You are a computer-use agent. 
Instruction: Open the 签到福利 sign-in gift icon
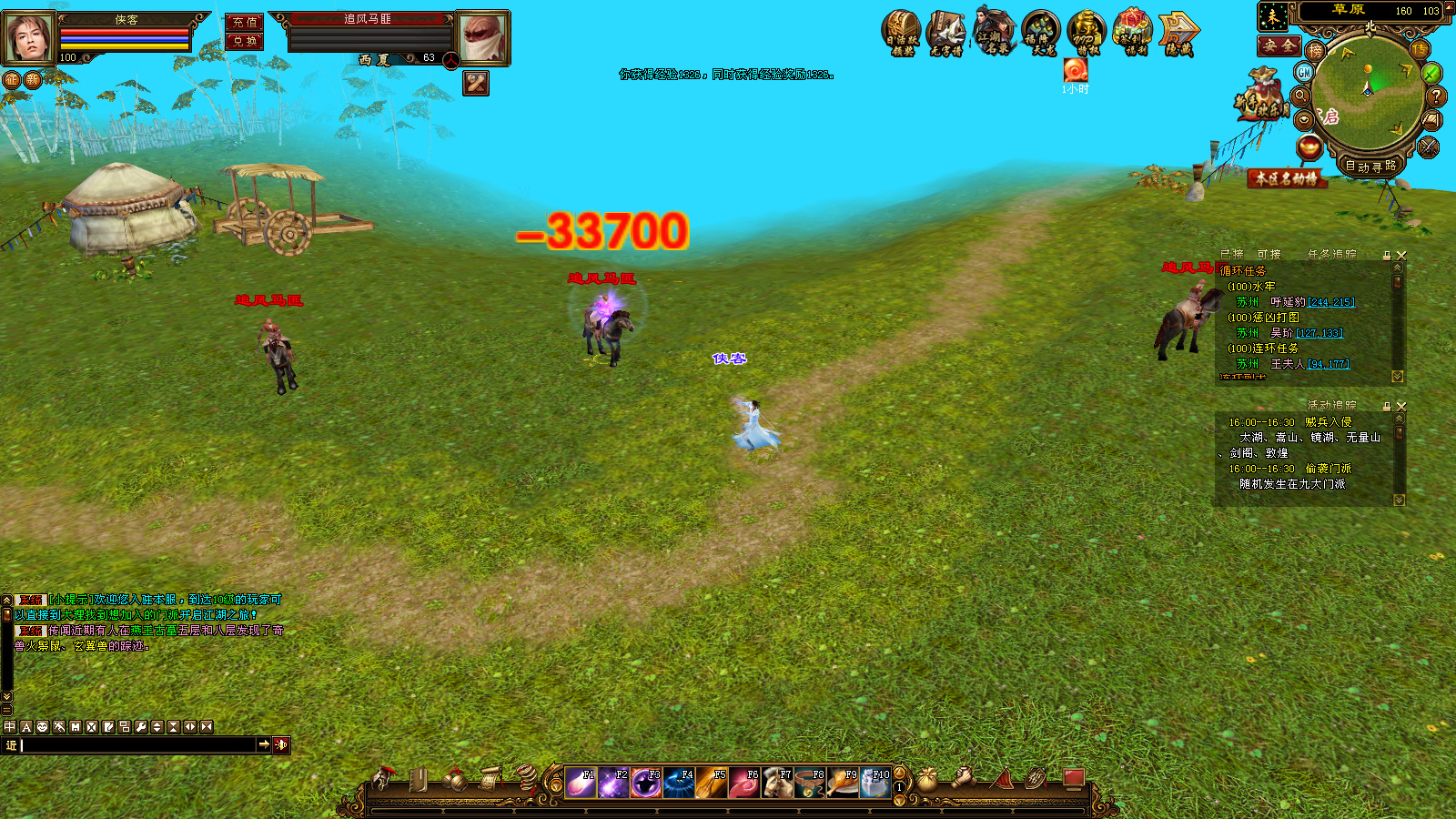pyautogui.click(x=1134, y=34)
